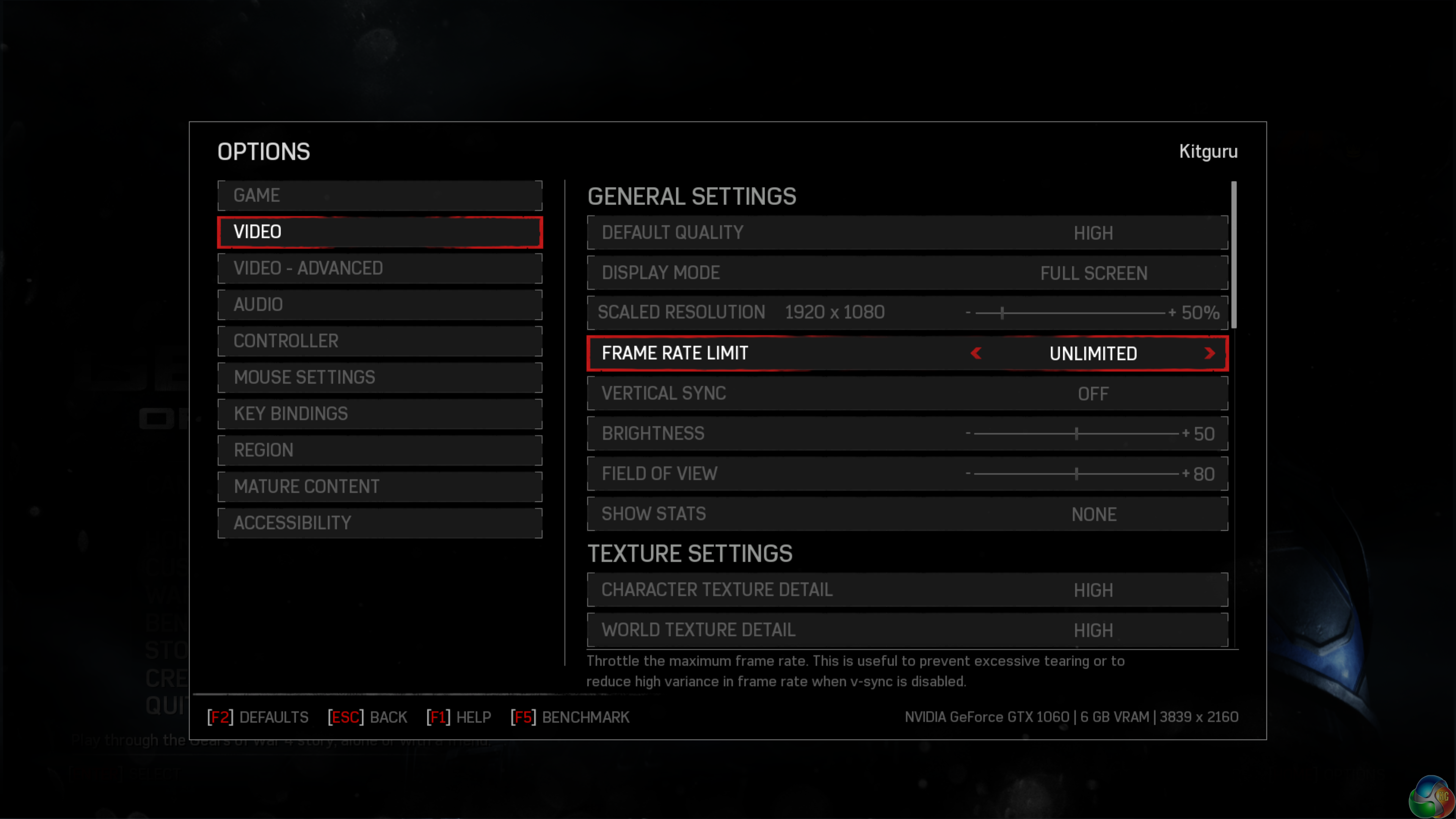
Task: Click the right arrow on Frame Rate Limit
Action: click(x=1209, y=353)
